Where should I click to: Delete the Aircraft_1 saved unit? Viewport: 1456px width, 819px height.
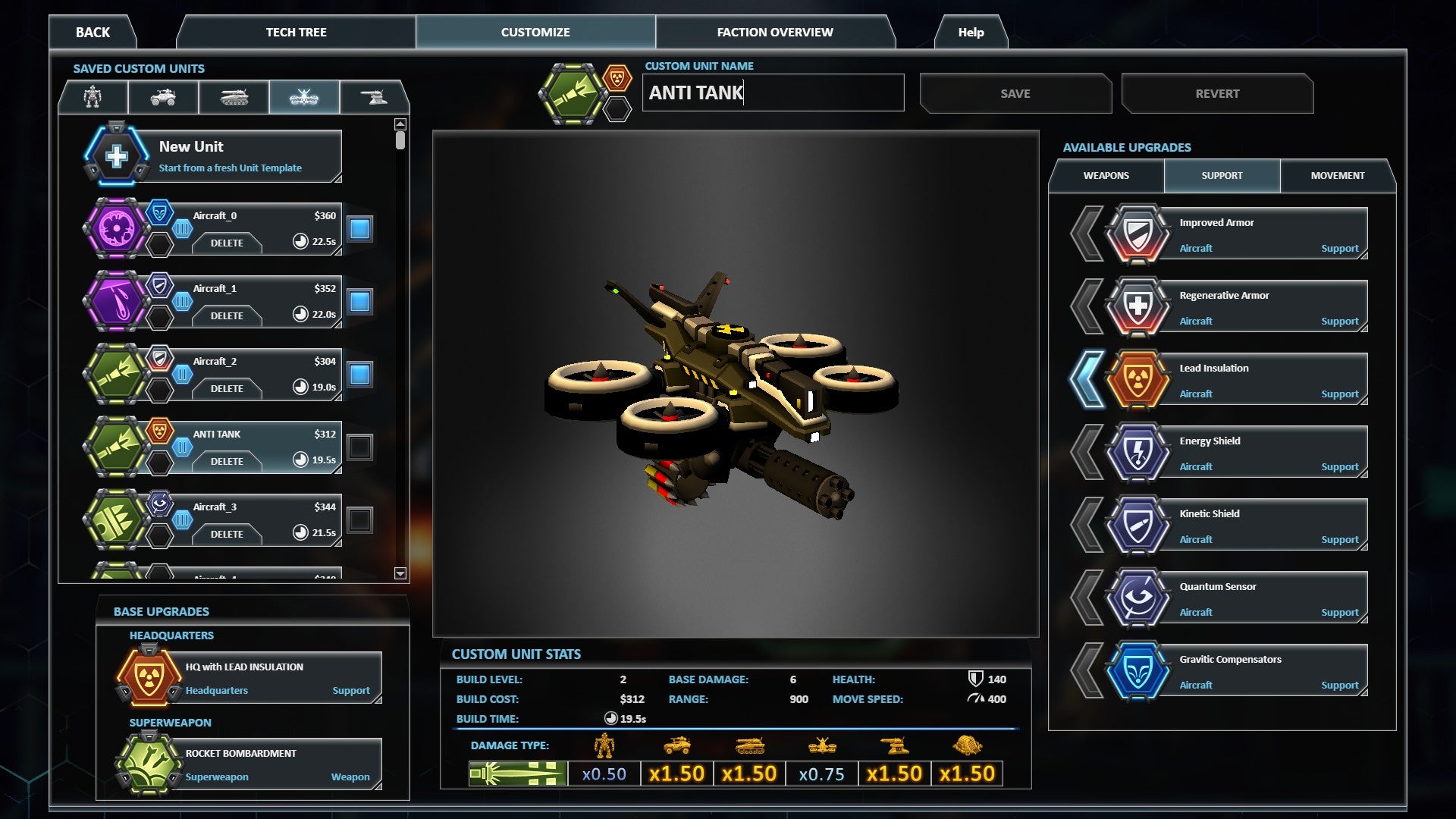tap(227, 316)
